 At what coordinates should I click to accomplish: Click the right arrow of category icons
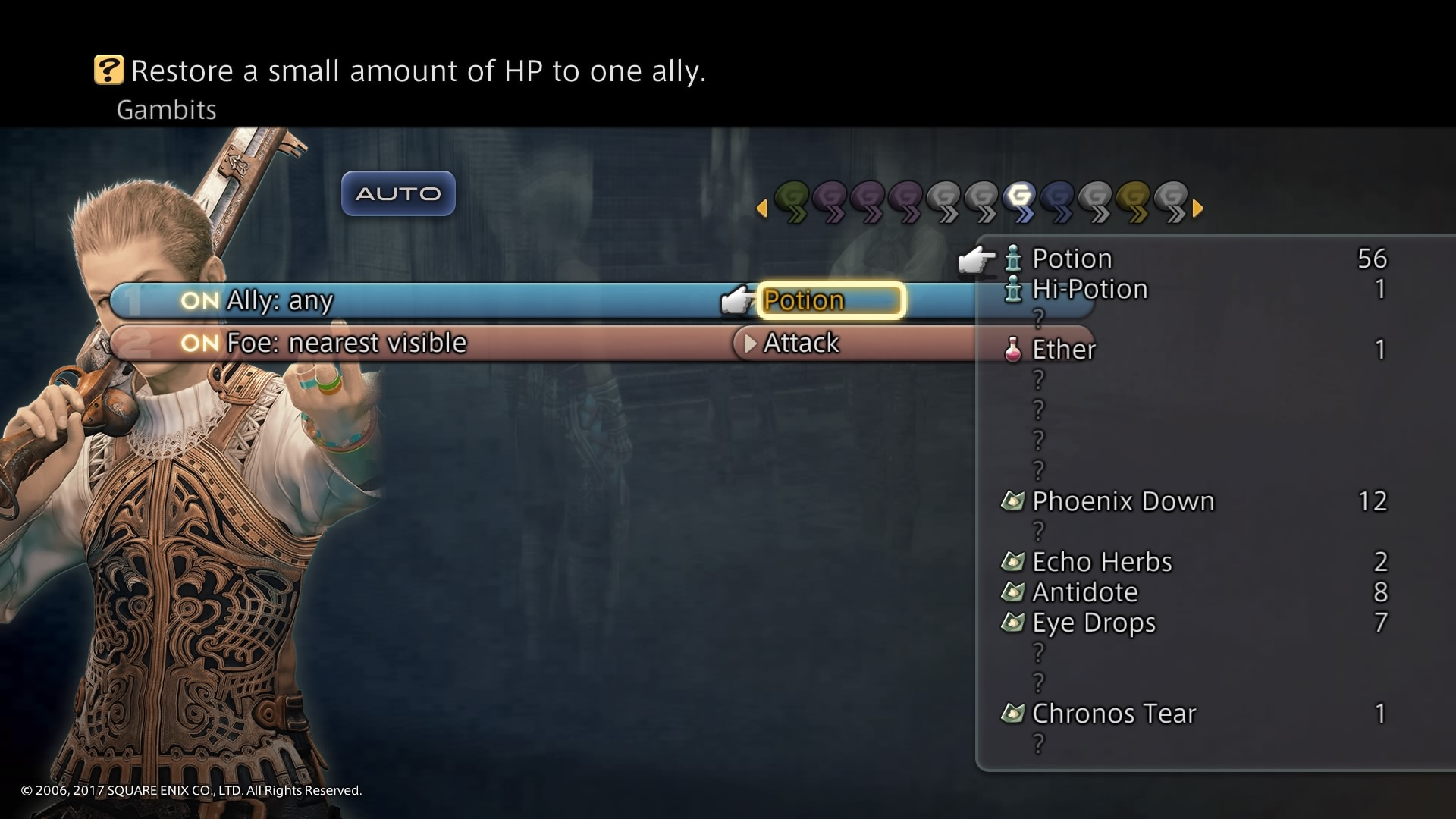coord(1198,207)
